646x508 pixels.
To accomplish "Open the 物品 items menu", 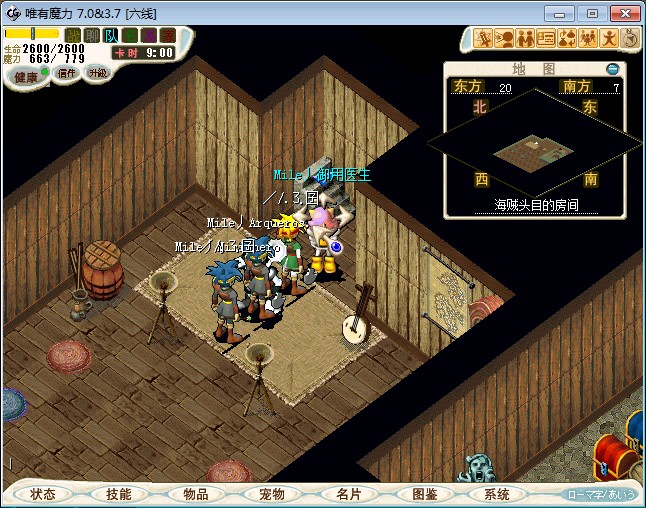I will 196,494.
